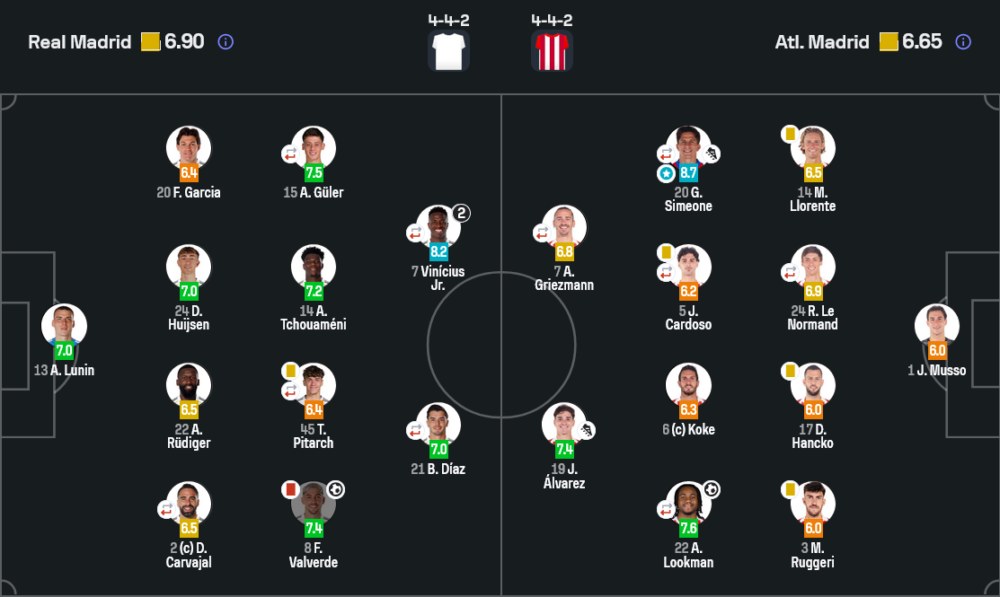Open J. Álvarez's player profile
Screen dimensions: 1000x597
click(565, 426)
